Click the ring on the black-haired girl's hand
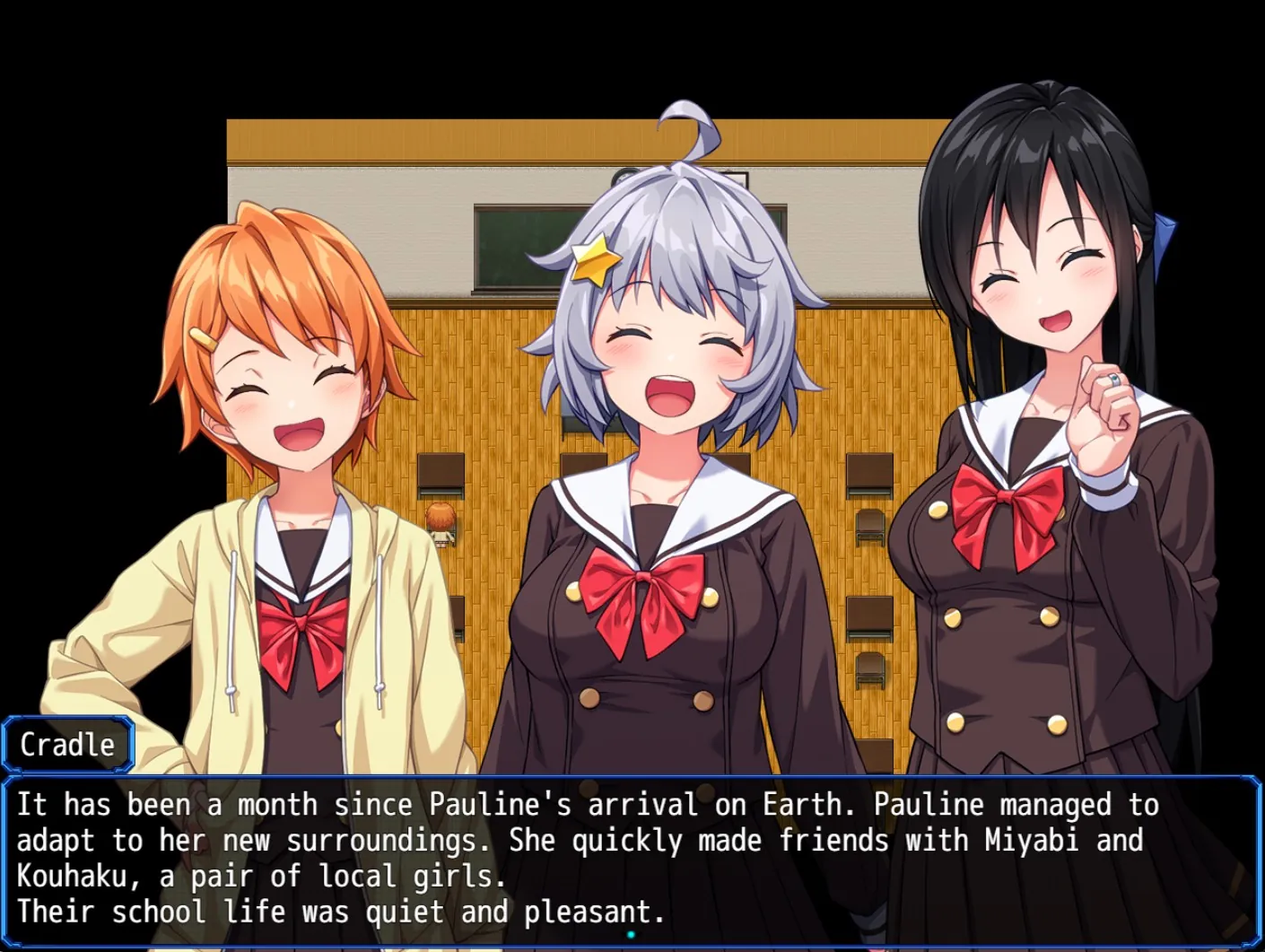 coord(1115,380)
